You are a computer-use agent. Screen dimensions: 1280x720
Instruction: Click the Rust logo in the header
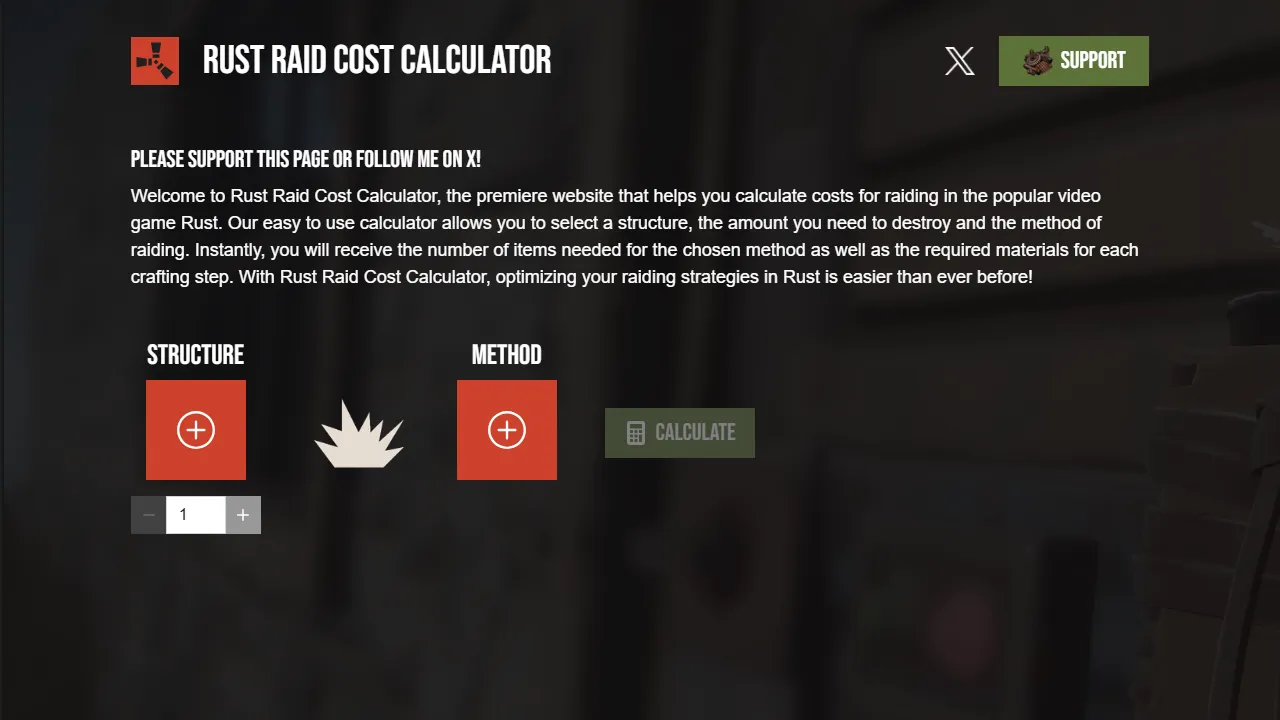click(x=155, y=61)
